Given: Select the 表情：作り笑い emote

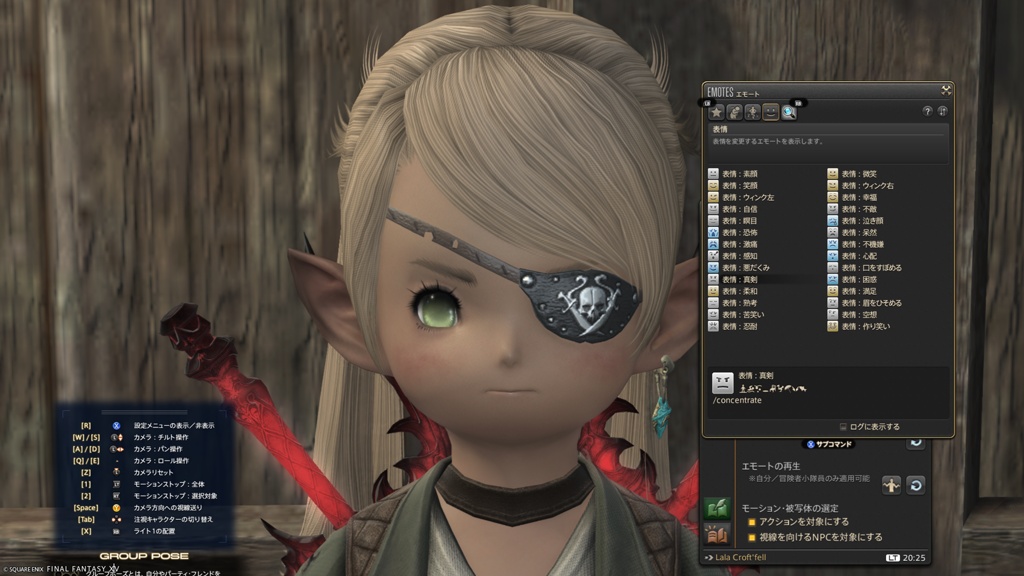Looking at the screenshot, I should pos(864,326).
